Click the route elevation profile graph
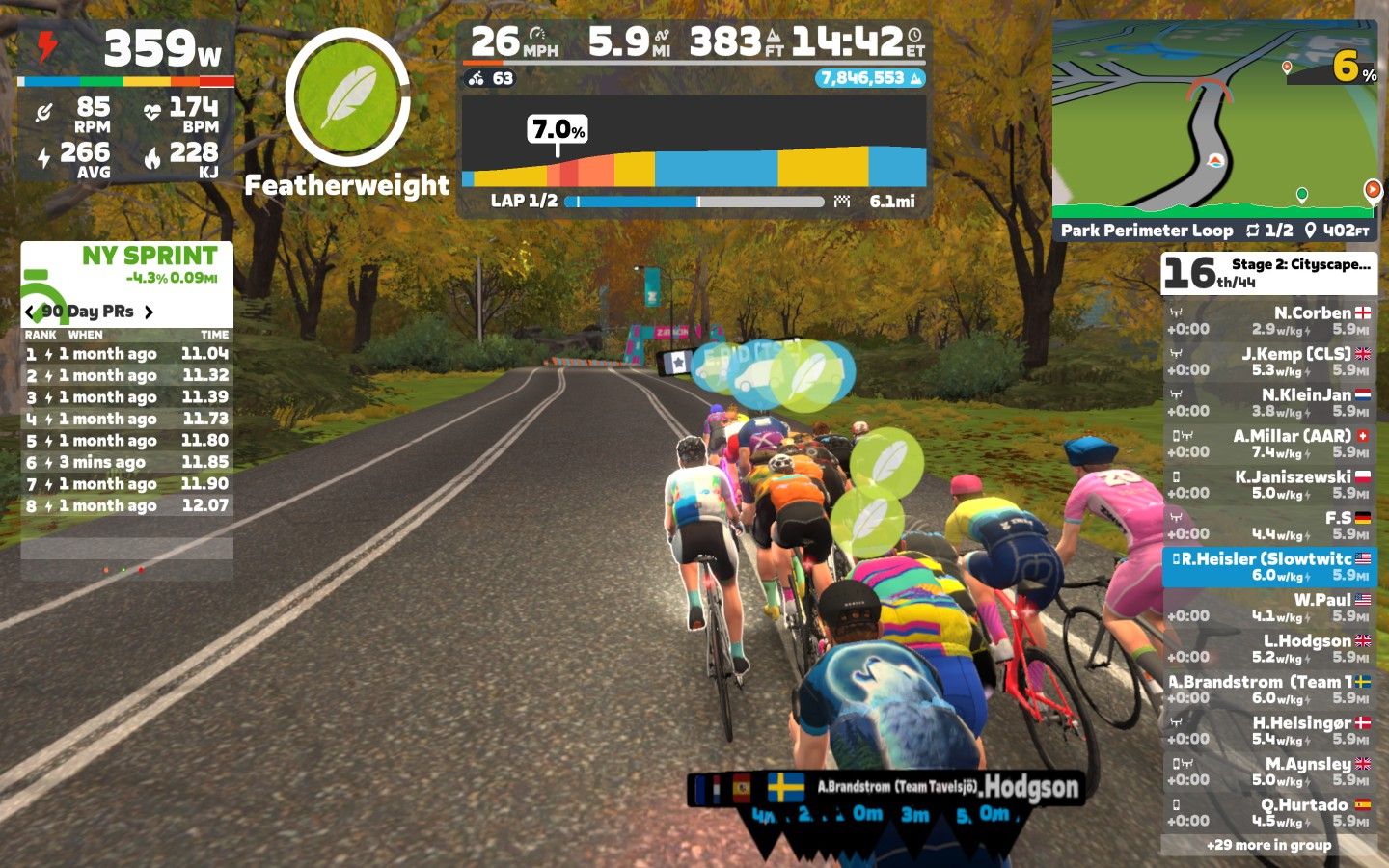Image resolution: width=1389 pixels, height=868 pixels. (x=694, y=154)
